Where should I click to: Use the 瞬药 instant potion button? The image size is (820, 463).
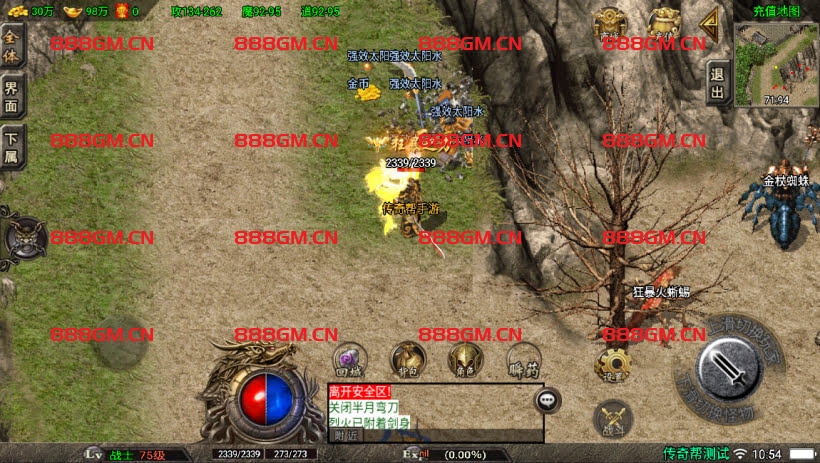[x=522, y=360]
